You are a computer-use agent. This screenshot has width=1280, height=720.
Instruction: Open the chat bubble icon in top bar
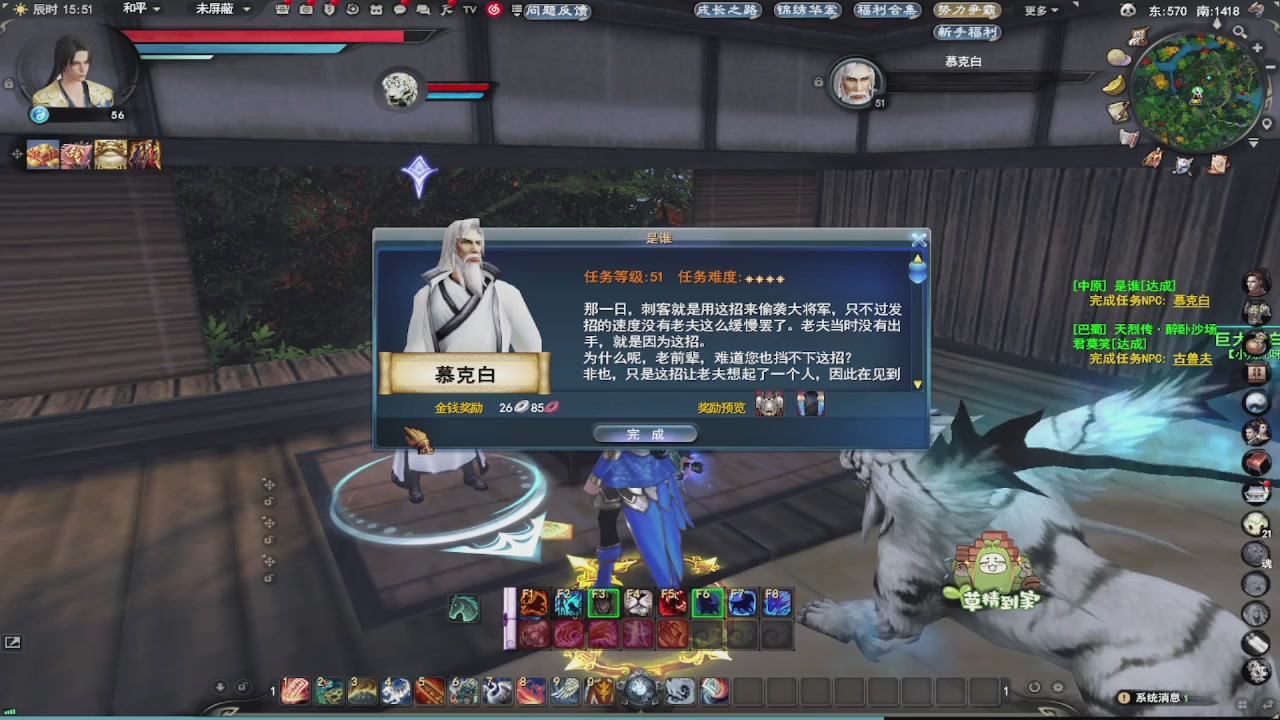(399, 9)
